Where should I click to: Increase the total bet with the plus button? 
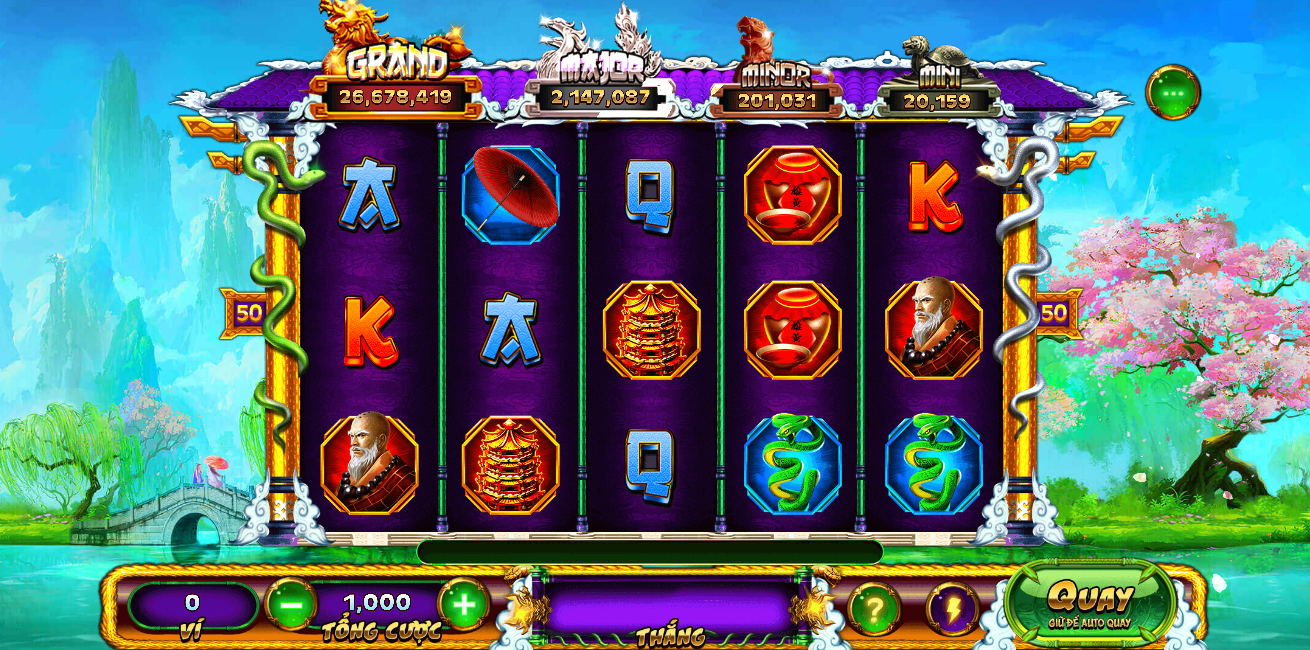click(x=464, y=604)
